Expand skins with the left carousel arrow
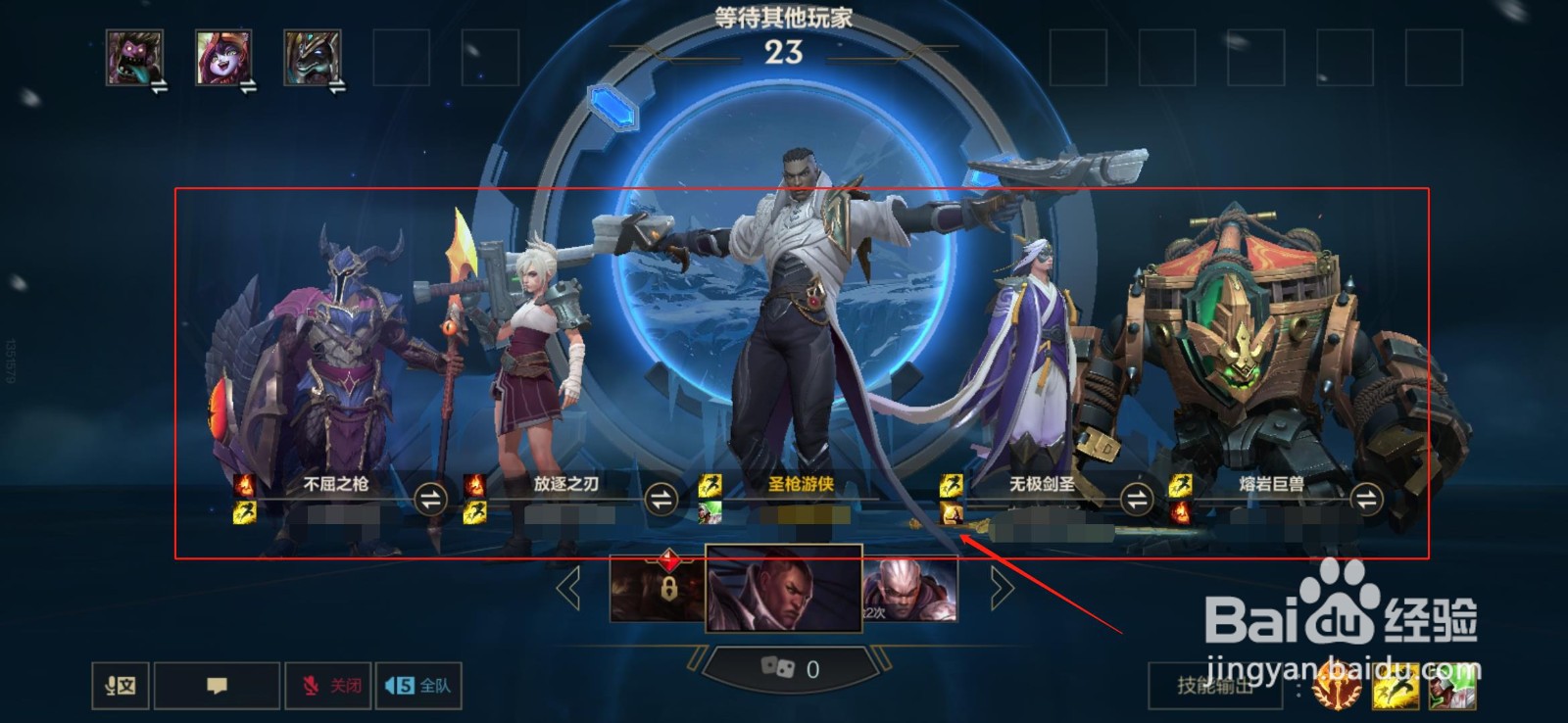This screenshot has width=1568, height=723. pos(566,589)
